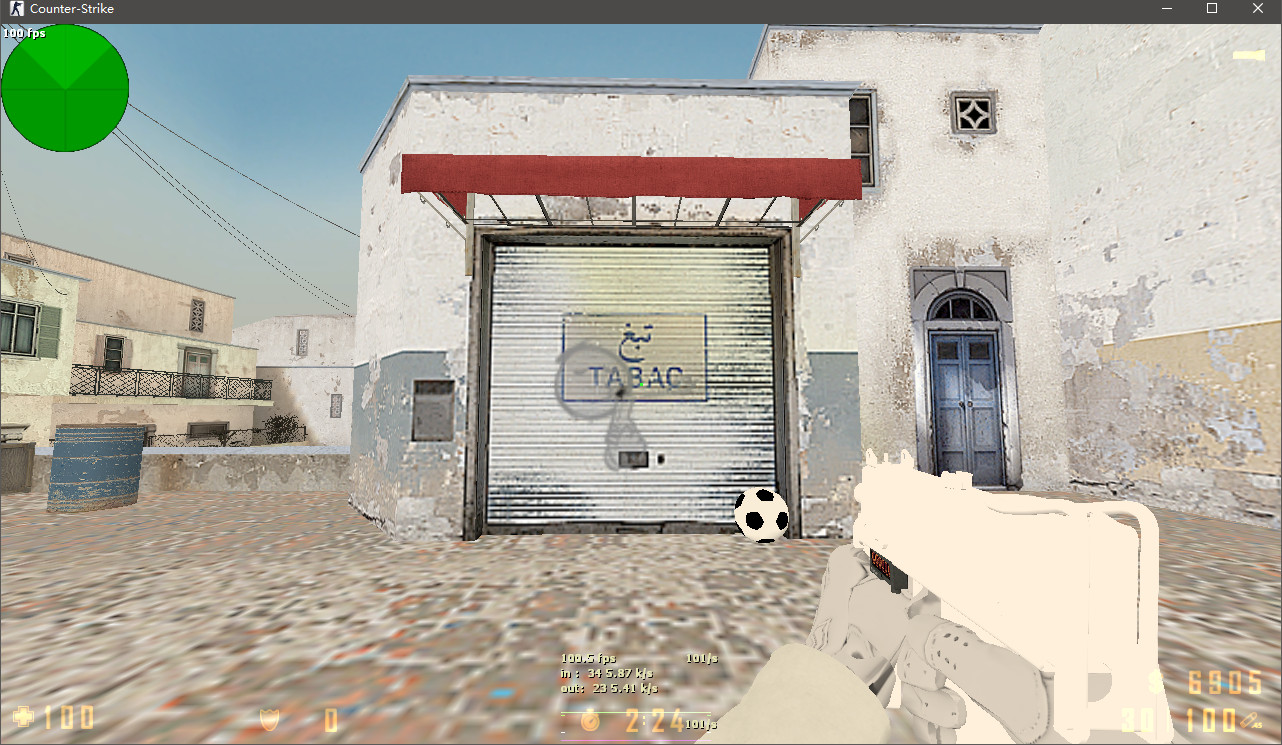Click the green radar display
The width and height of the screenshot is (1282, 745).
(x=65, y=88)
